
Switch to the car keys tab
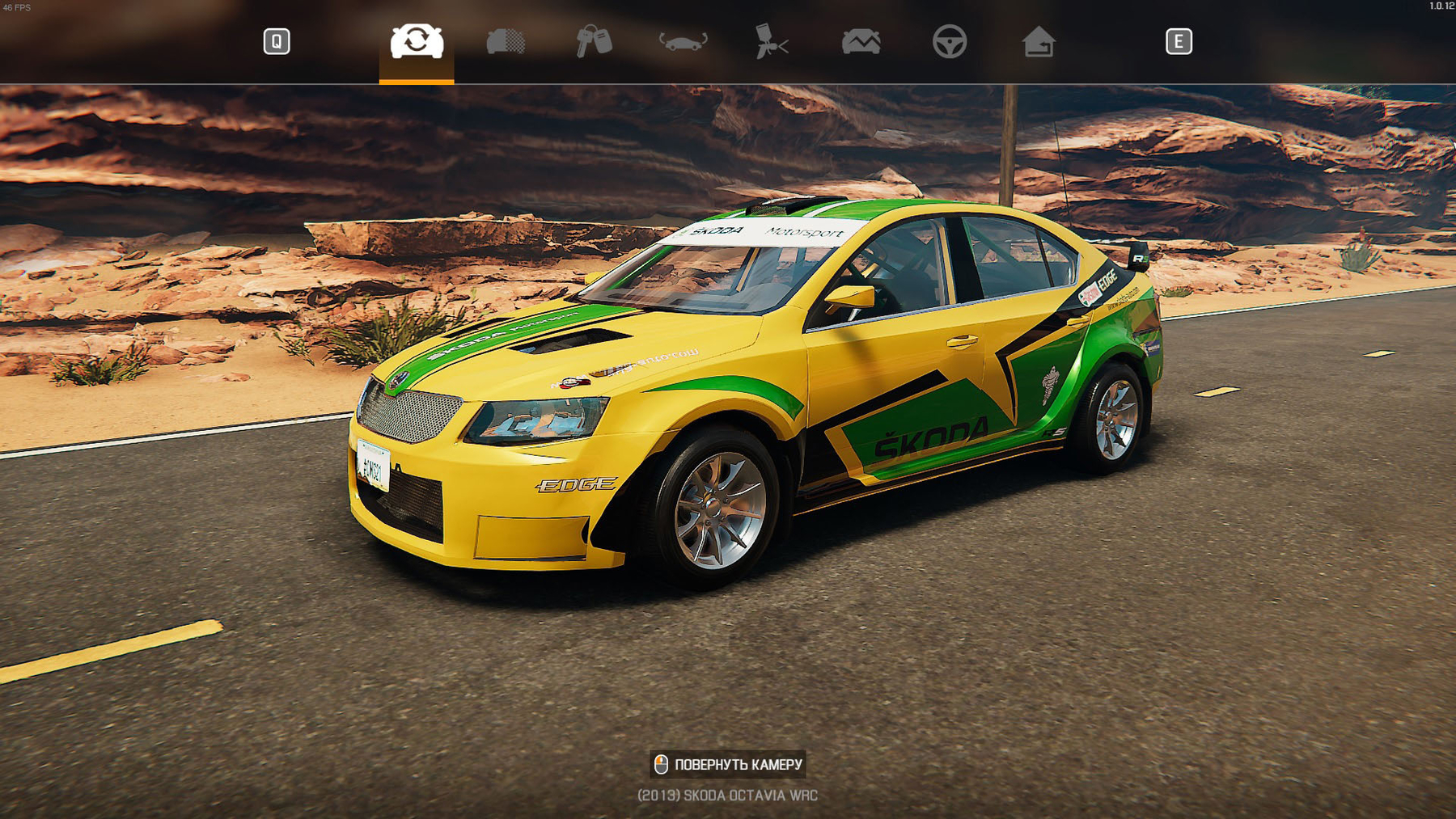point(594,41)
